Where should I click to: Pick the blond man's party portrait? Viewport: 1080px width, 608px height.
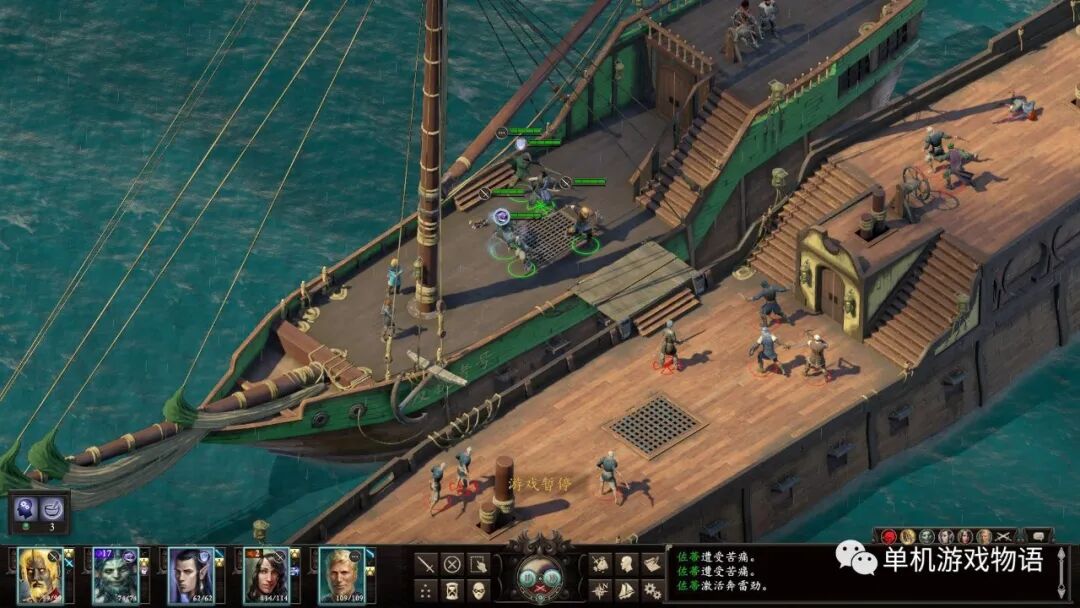tap(340, 575)
